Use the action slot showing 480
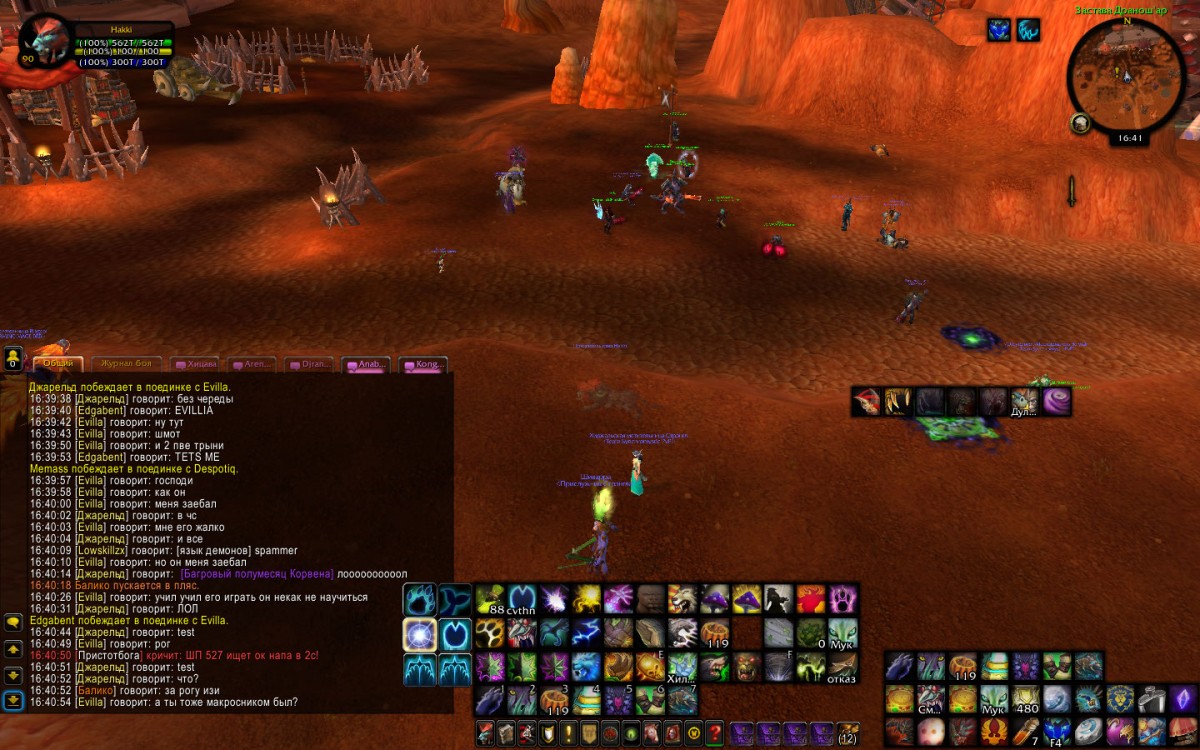 pyautogui.click(x=1026, y=698)
